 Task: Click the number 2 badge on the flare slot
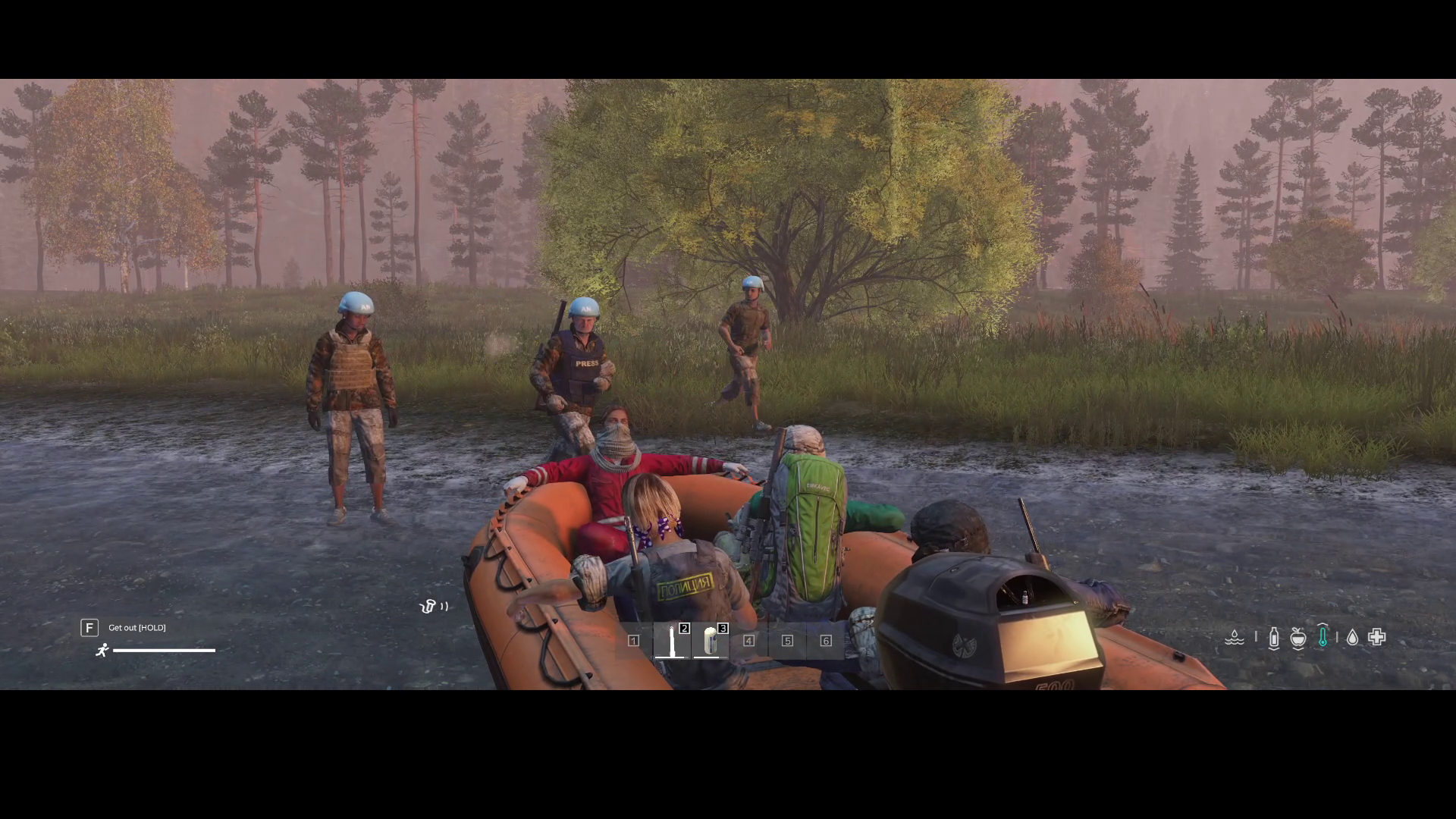(685, 628)
